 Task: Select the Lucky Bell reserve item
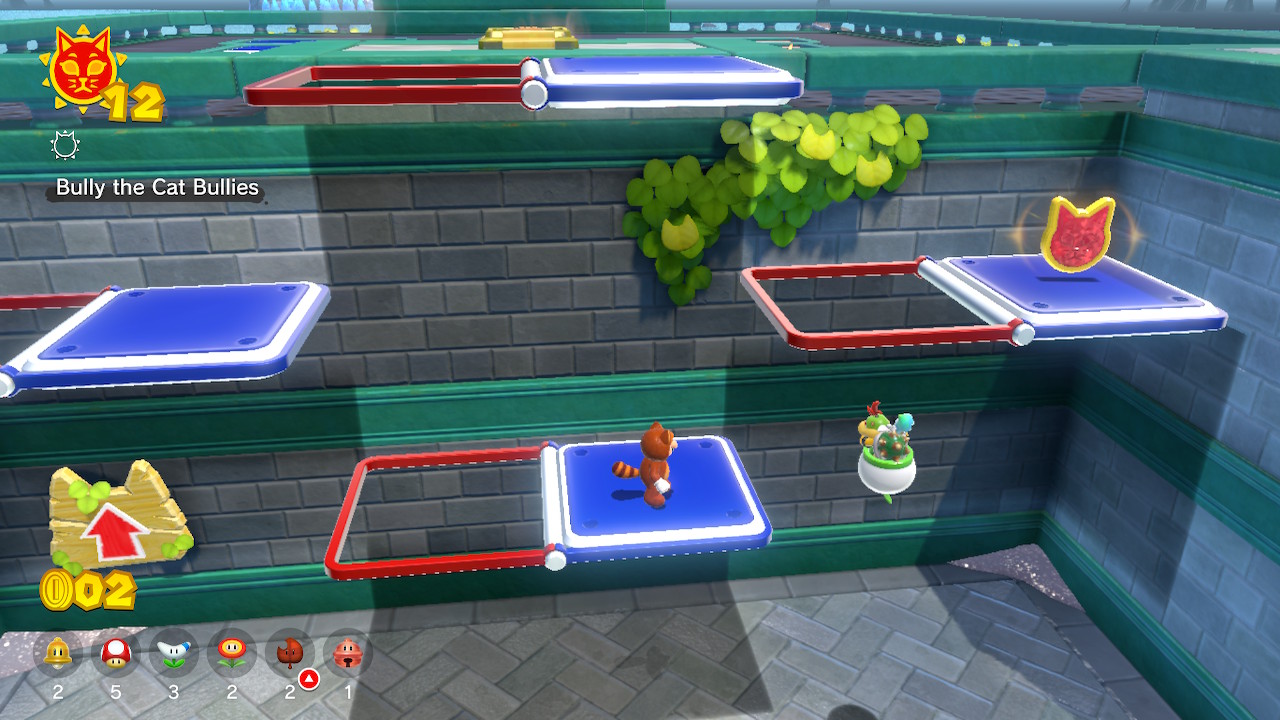point(348,655)
